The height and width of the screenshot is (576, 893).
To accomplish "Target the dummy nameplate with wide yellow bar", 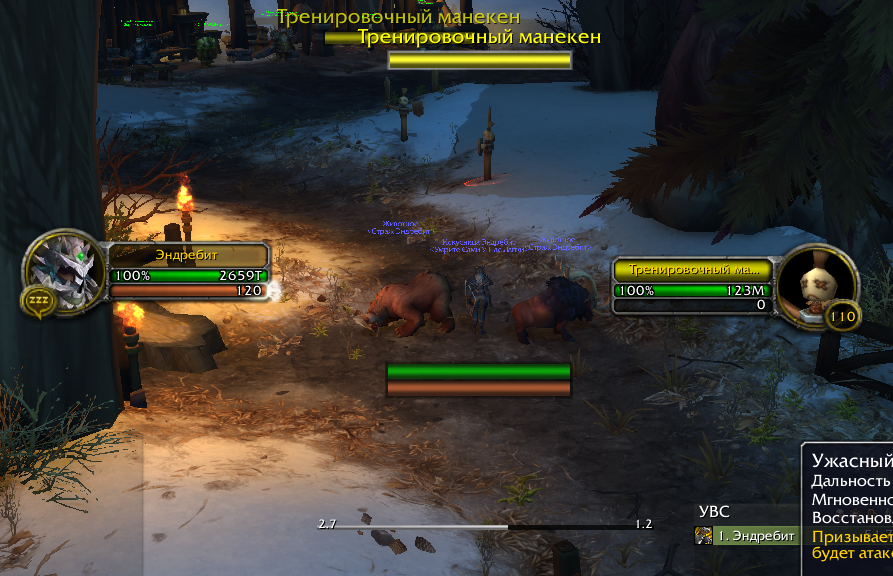I will tap(479, 60).
